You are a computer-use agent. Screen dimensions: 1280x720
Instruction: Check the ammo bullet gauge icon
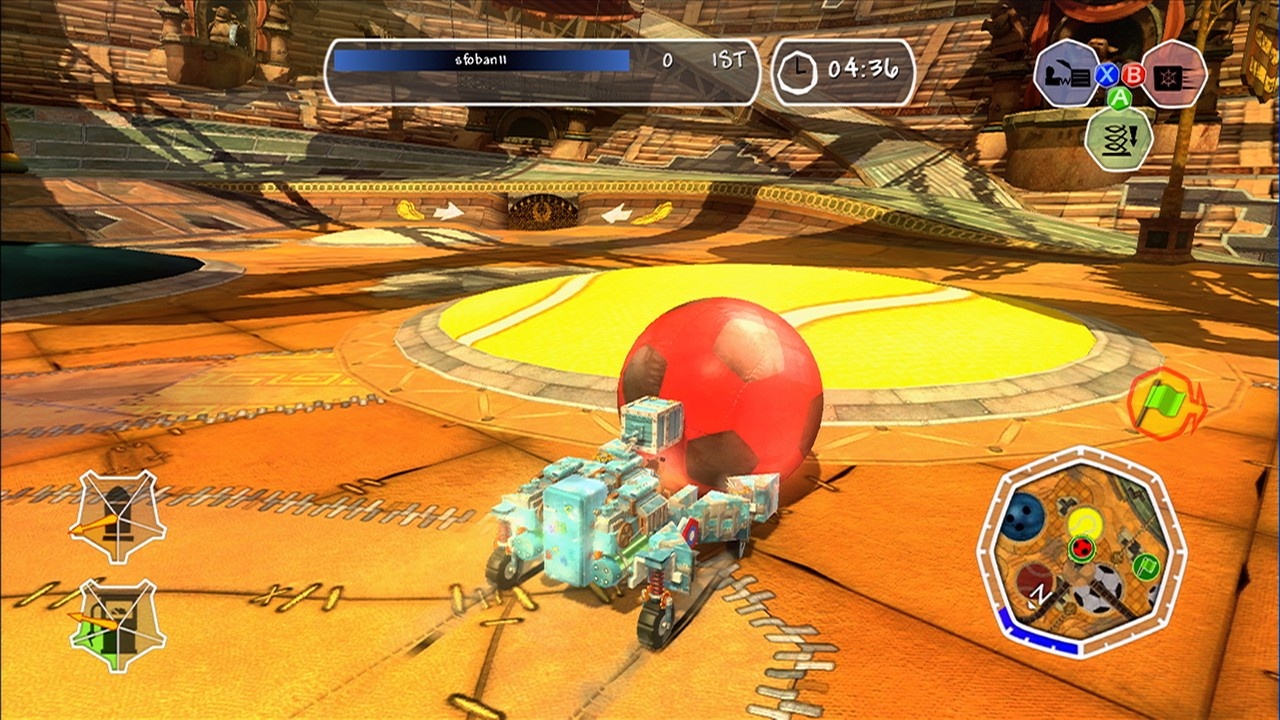[117, 517]
